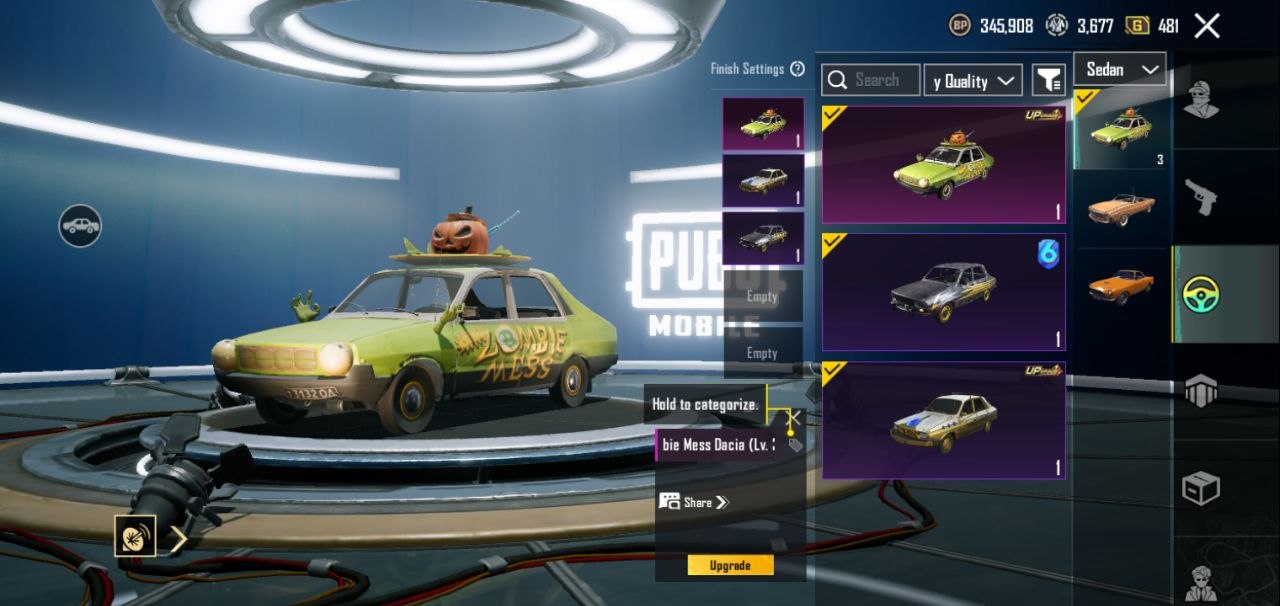1280x606 pixels.
Task: Click the Search input field
Action: [871, 80]
